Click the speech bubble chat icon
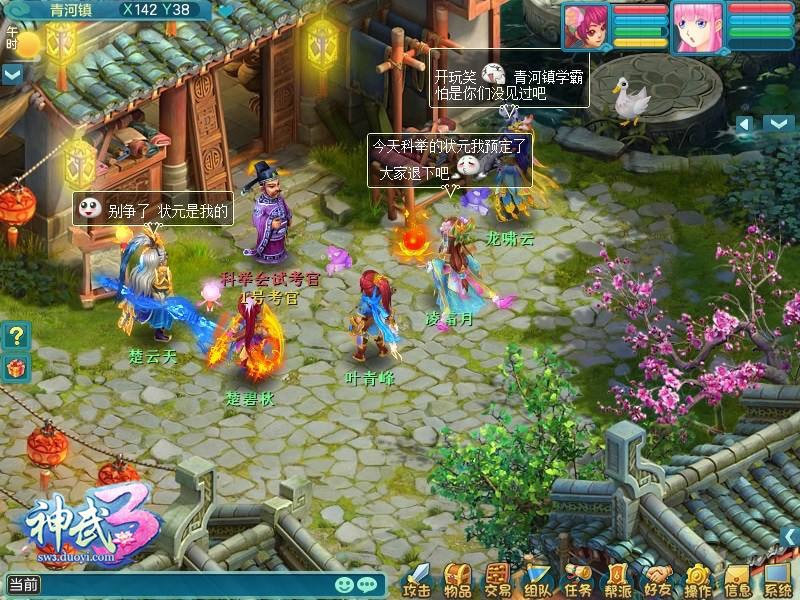Screen dimensions: 800x600 click(x=368, y=584)
